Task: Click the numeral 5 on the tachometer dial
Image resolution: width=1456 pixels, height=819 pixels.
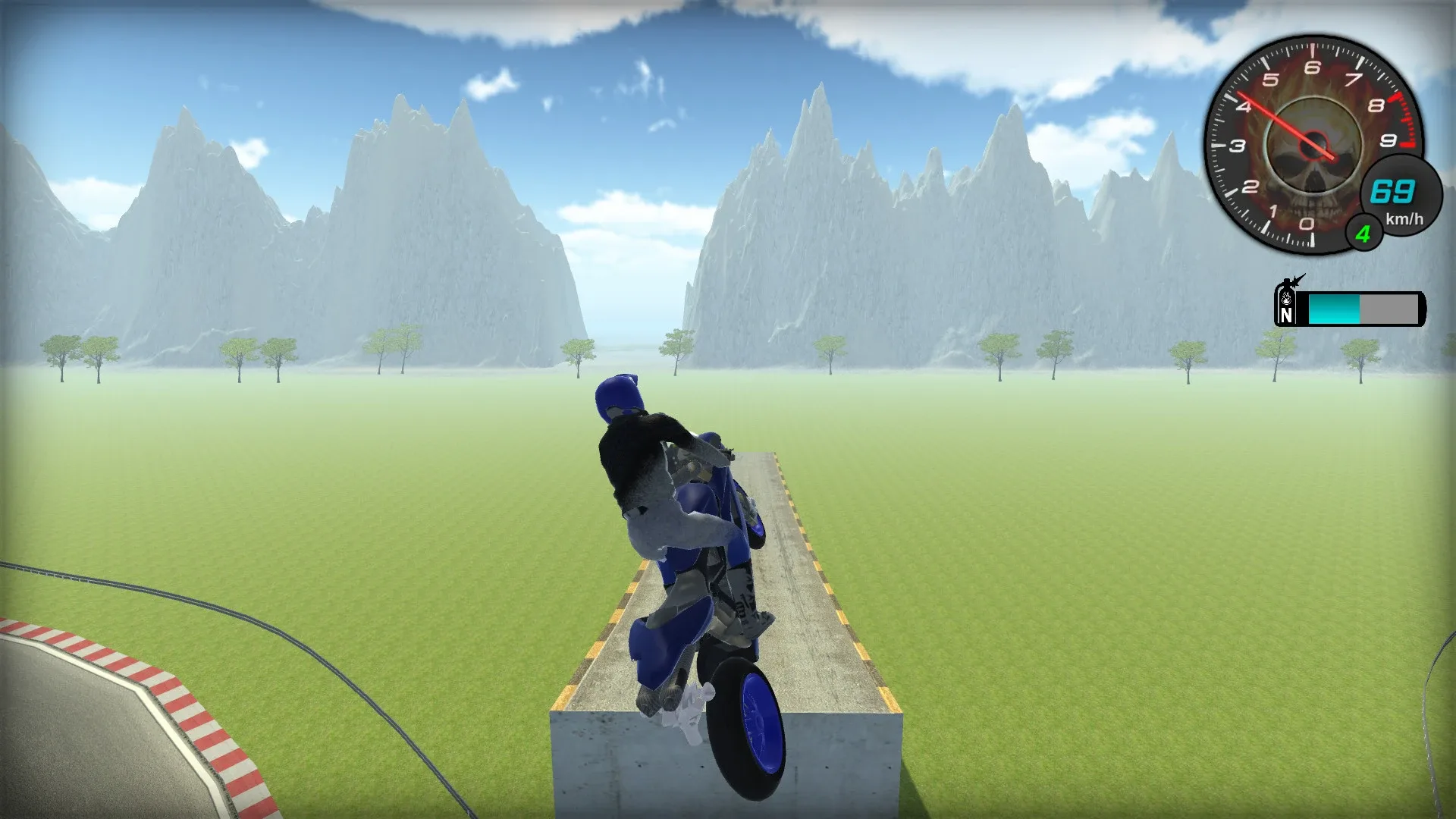Action: [x=1270, y=77]
